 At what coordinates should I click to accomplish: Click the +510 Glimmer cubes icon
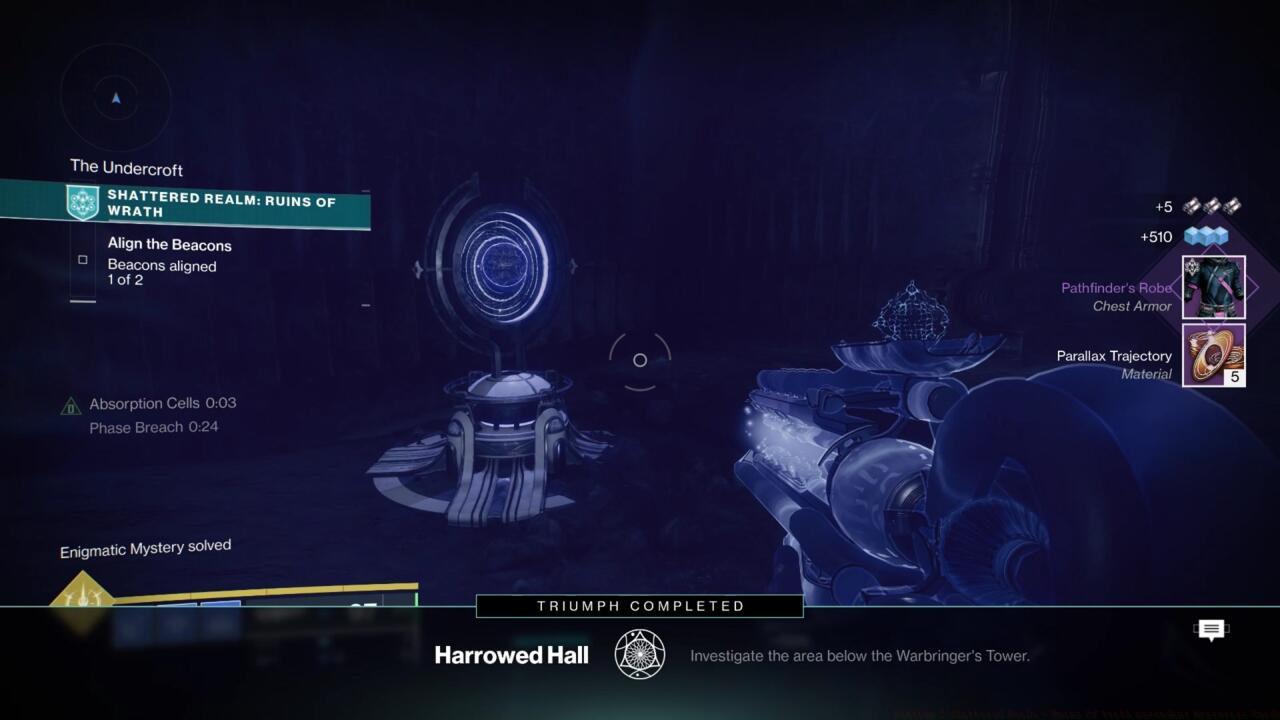tap(1208, 237)
